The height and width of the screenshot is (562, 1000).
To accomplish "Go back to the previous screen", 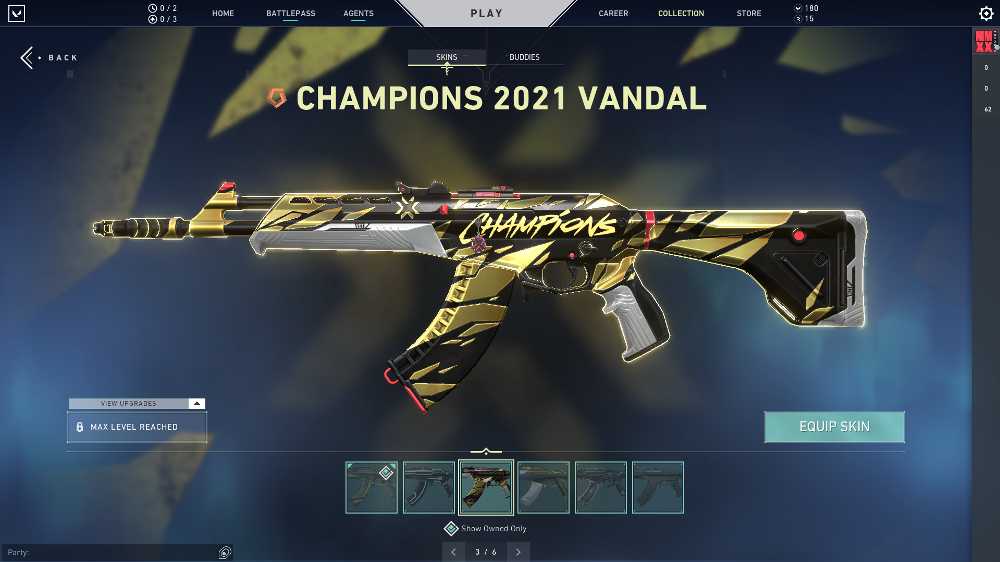I will [50, 58].
